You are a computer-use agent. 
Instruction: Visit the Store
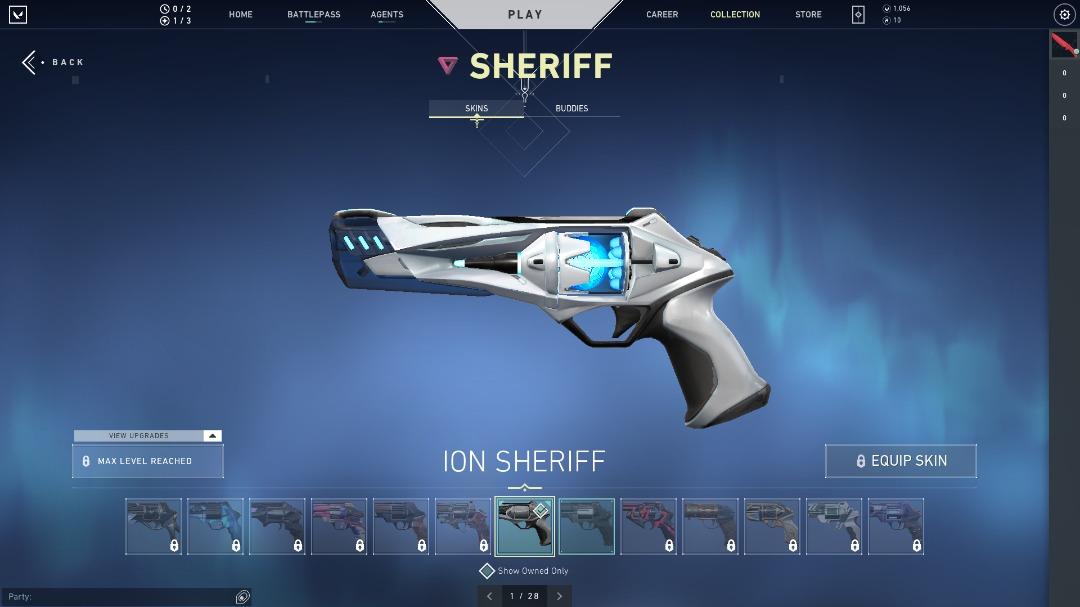808,15
